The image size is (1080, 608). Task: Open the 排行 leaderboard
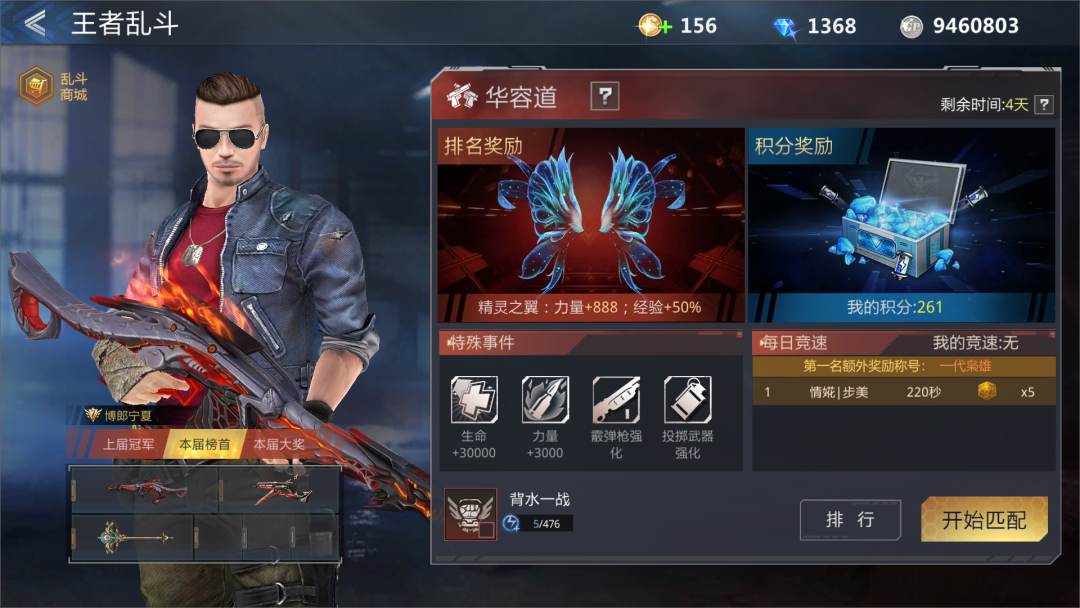coord(850,520)
